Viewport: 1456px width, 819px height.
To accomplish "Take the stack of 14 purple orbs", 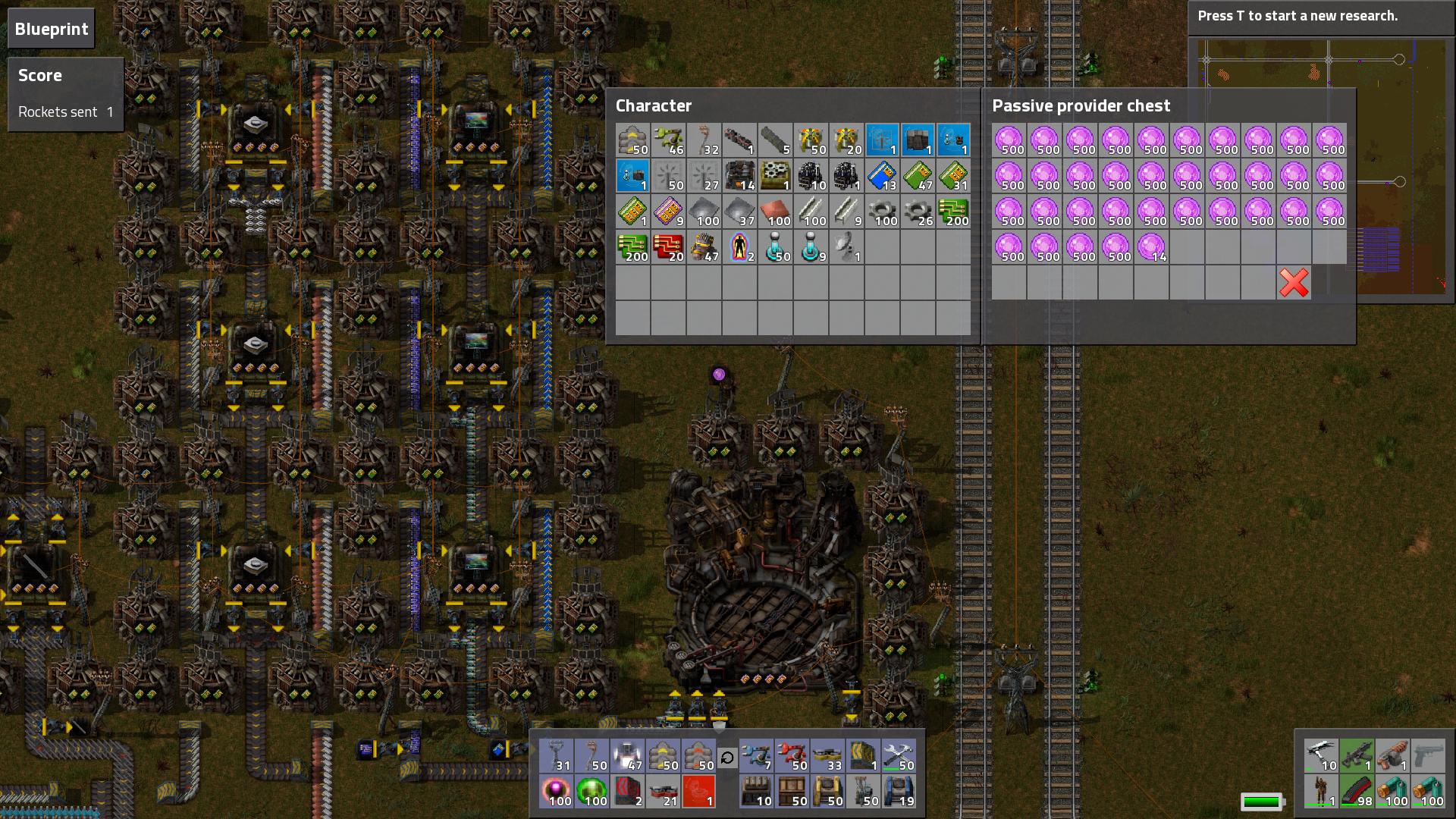I will pyautogui.click(x=1152, y=247).
